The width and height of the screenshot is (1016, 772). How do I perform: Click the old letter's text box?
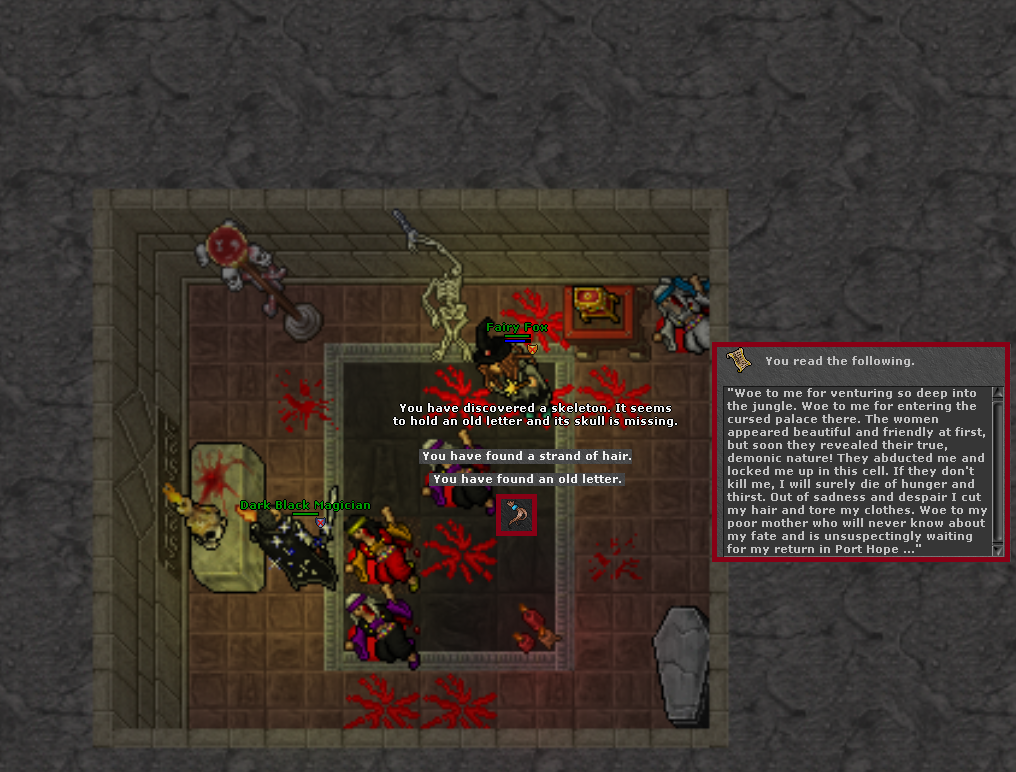[x=857, y=471]
